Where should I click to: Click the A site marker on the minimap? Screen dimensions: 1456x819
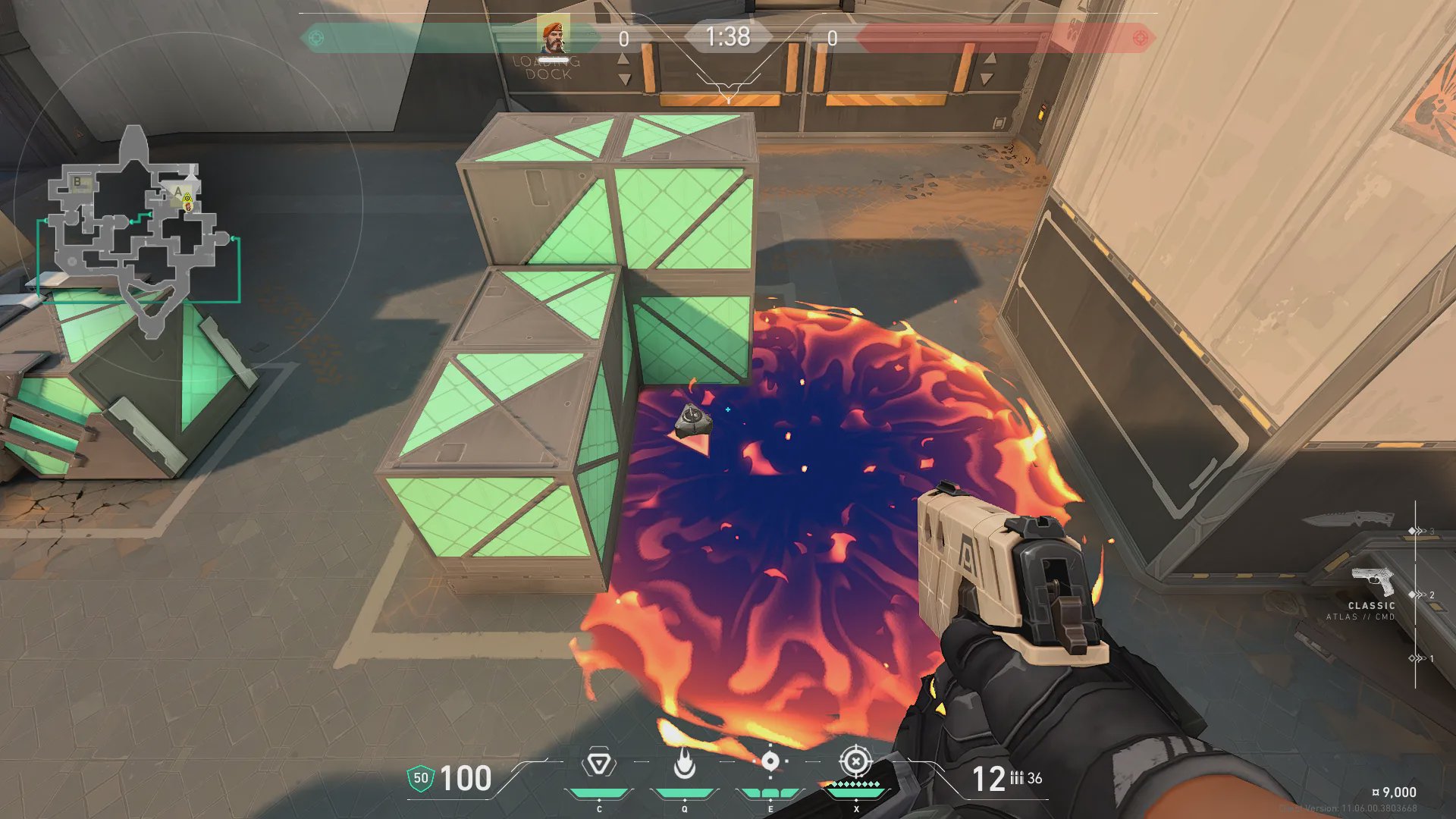178,191
